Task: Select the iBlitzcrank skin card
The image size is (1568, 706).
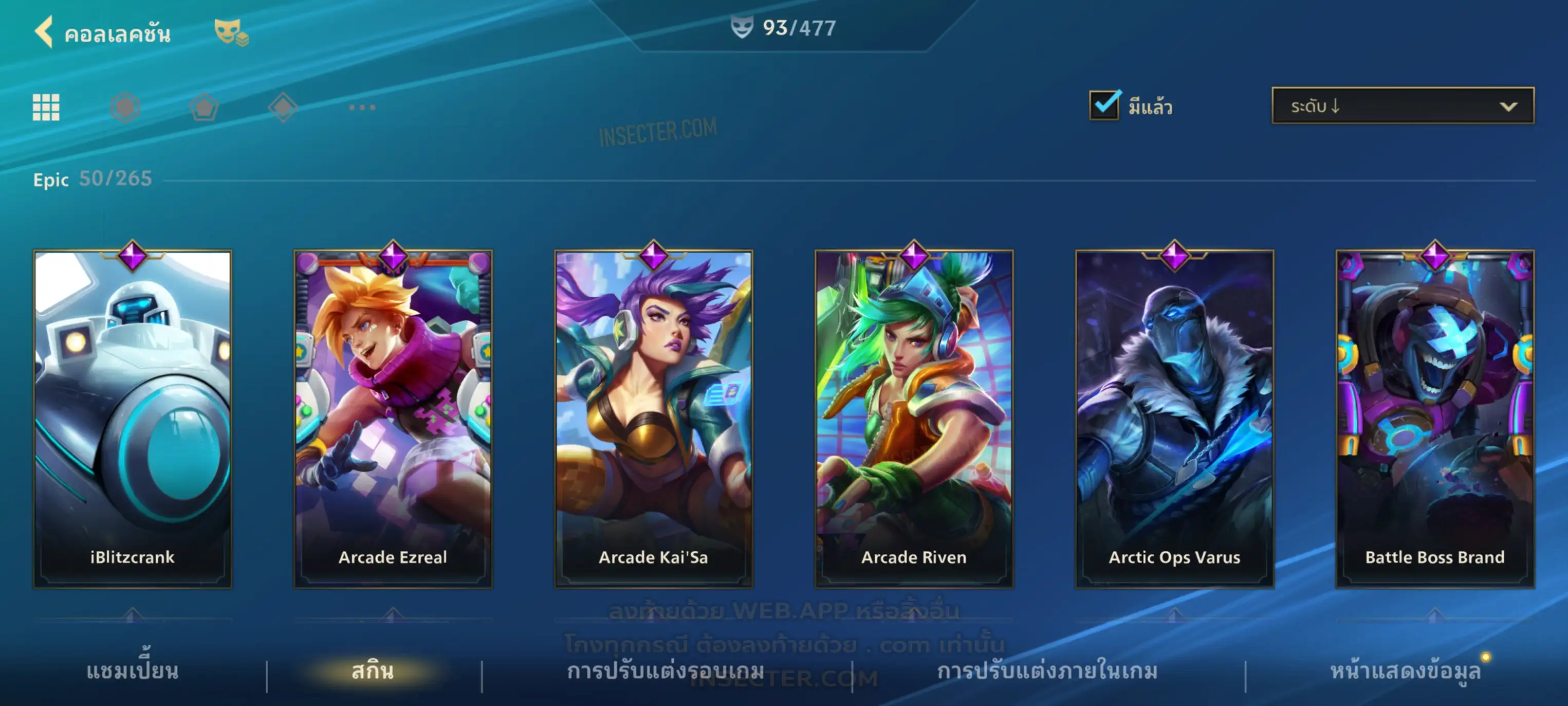Action: click(133, 419)
